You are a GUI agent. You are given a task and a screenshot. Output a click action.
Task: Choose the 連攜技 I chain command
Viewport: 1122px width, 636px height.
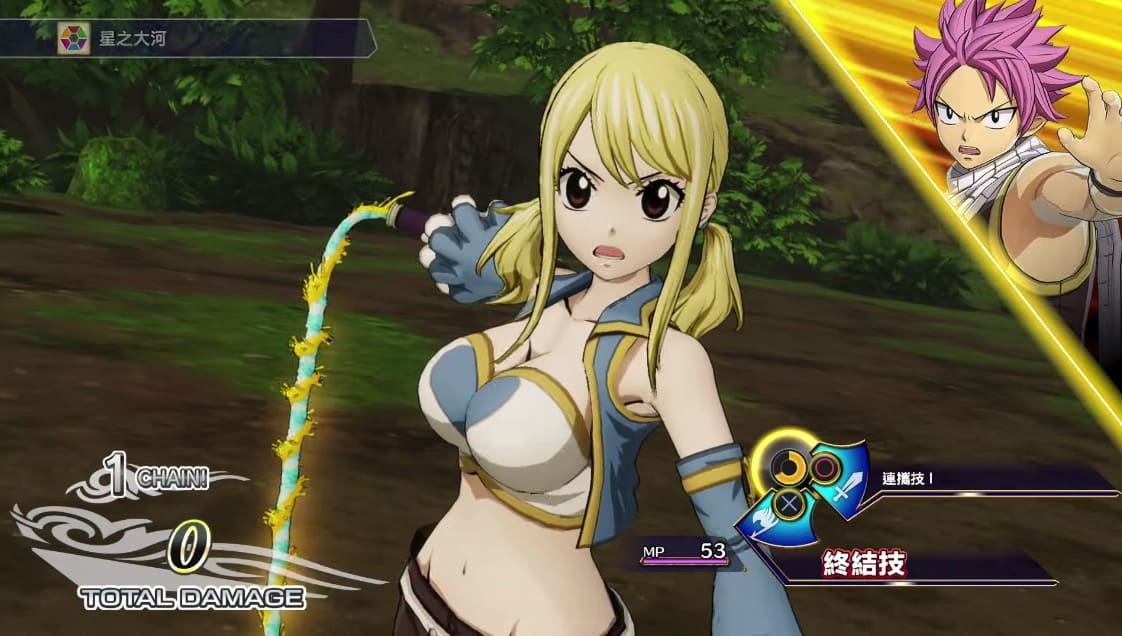908,478
